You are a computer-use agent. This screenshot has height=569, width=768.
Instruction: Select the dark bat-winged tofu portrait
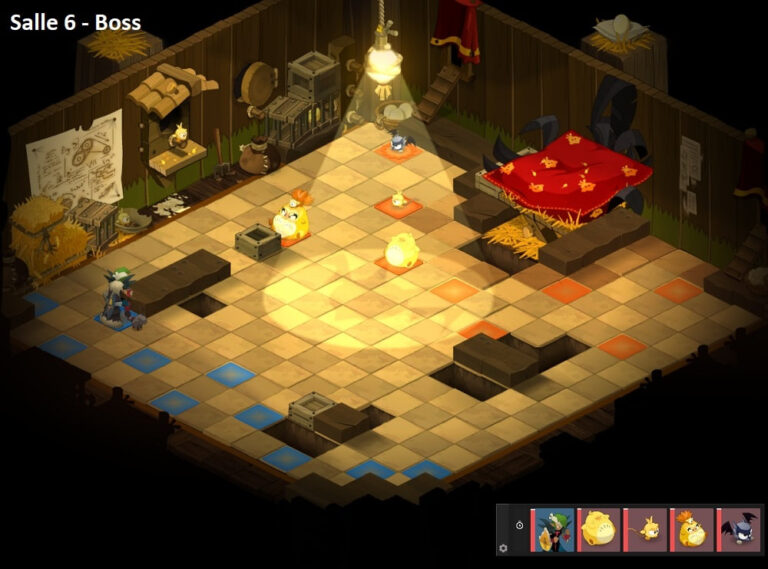tap(739, 529)
